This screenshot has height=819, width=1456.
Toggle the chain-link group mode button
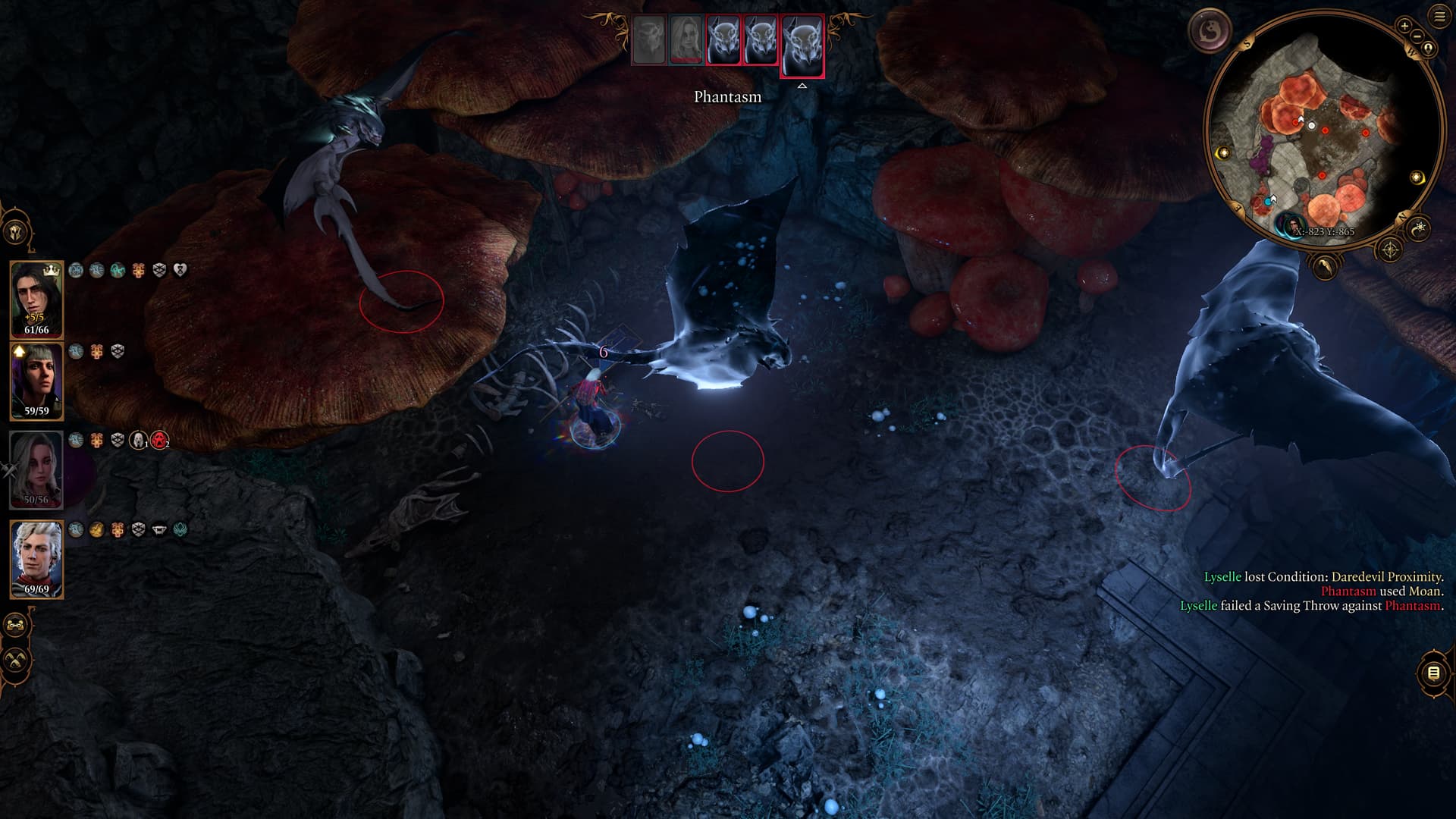tap(16, 626)
